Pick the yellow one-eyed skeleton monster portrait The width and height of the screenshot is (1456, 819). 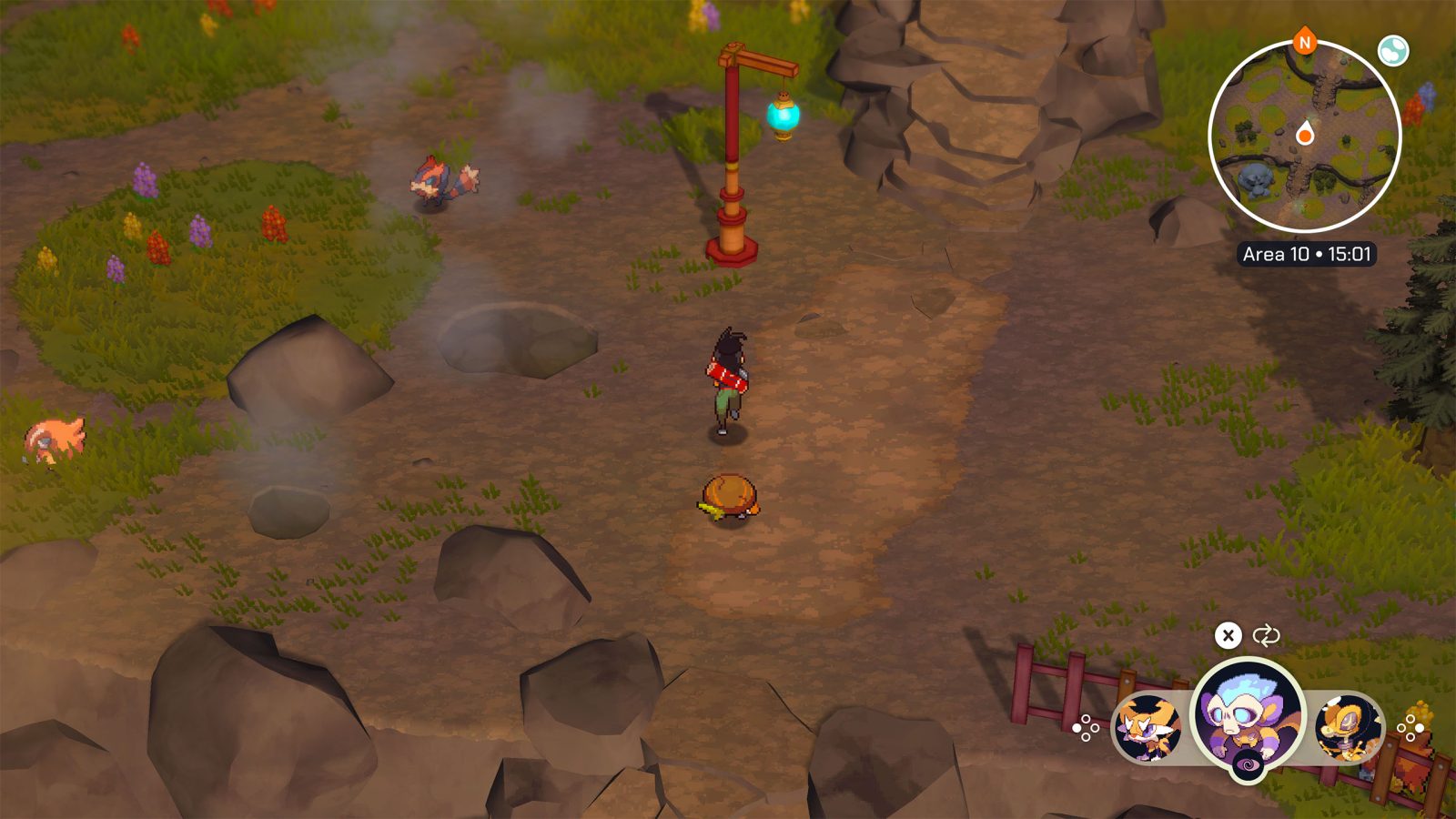1348,726
